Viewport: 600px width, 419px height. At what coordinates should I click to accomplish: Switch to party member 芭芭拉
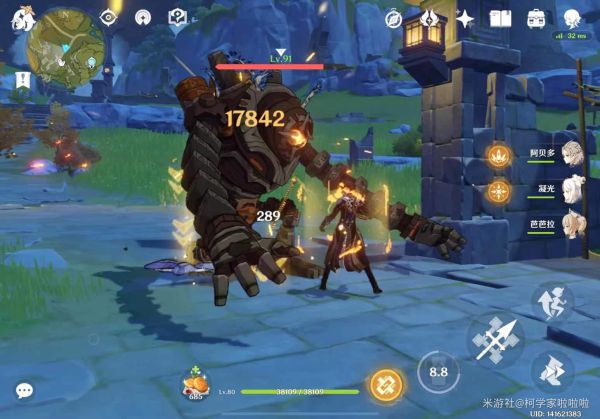click(572, 224)
